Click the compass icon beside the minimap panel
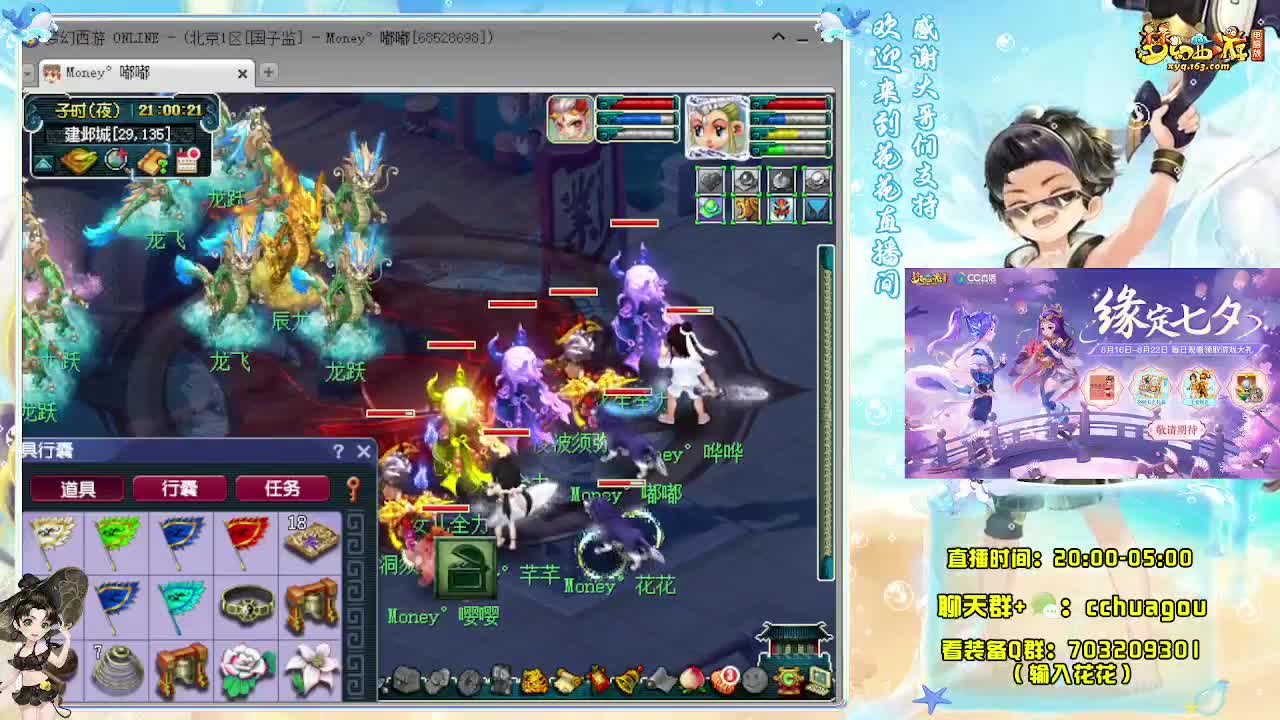This screenshot has height=720, width=1280. (115, 160)
